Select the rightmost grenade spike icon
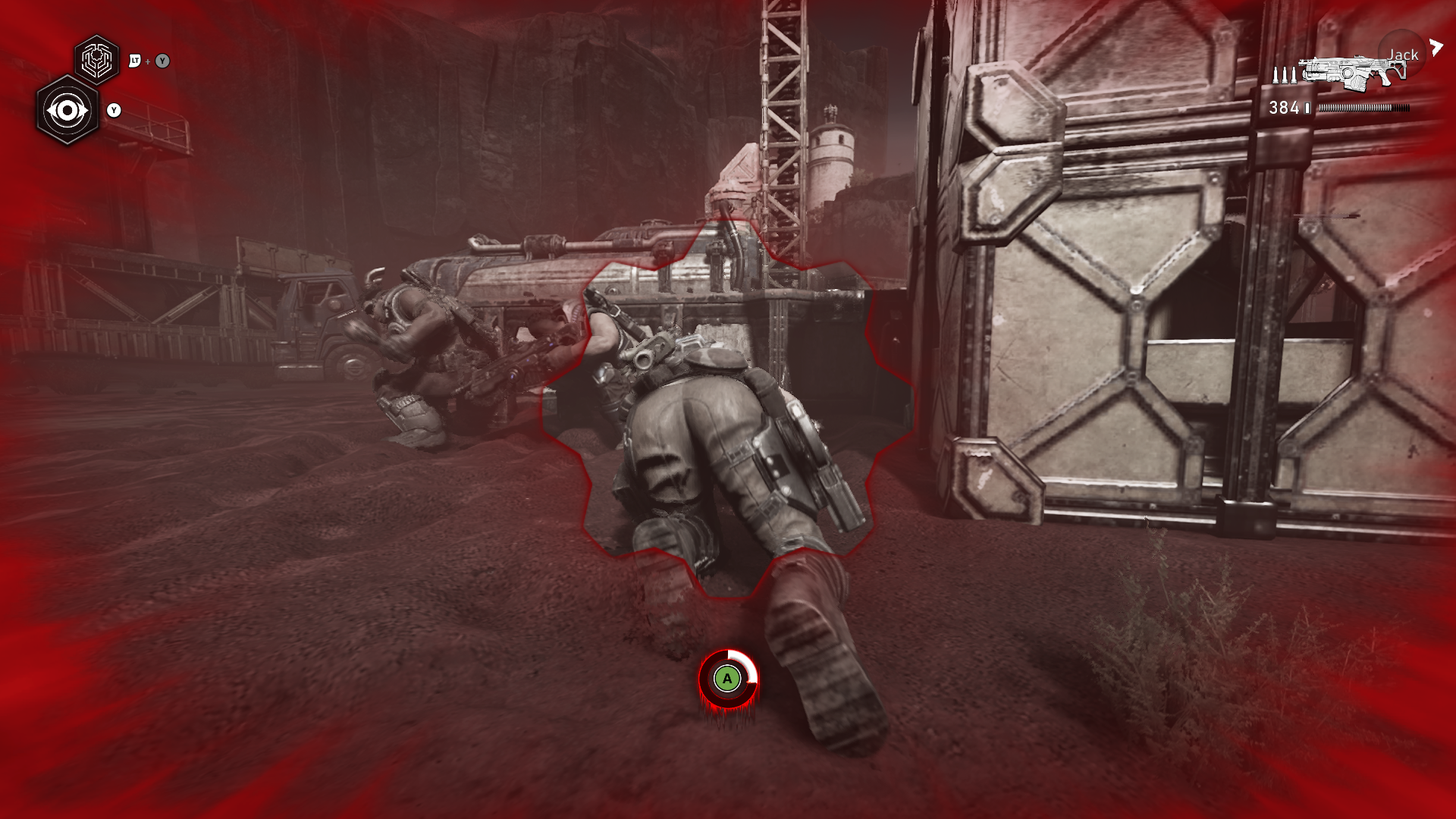1456x819 pixels. tap(1293, 74)
